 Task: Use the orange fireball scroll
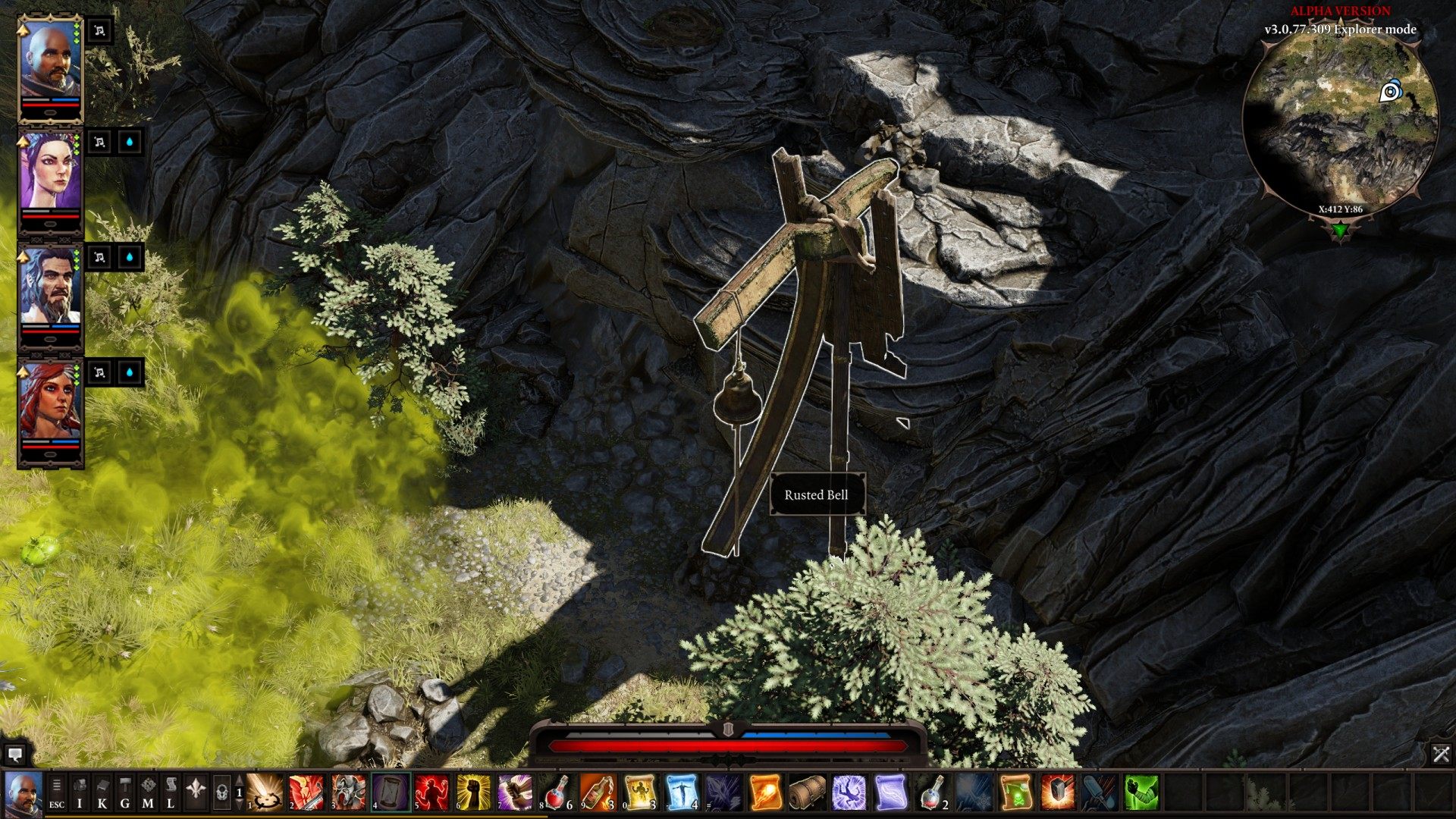(x=765, y=792)
